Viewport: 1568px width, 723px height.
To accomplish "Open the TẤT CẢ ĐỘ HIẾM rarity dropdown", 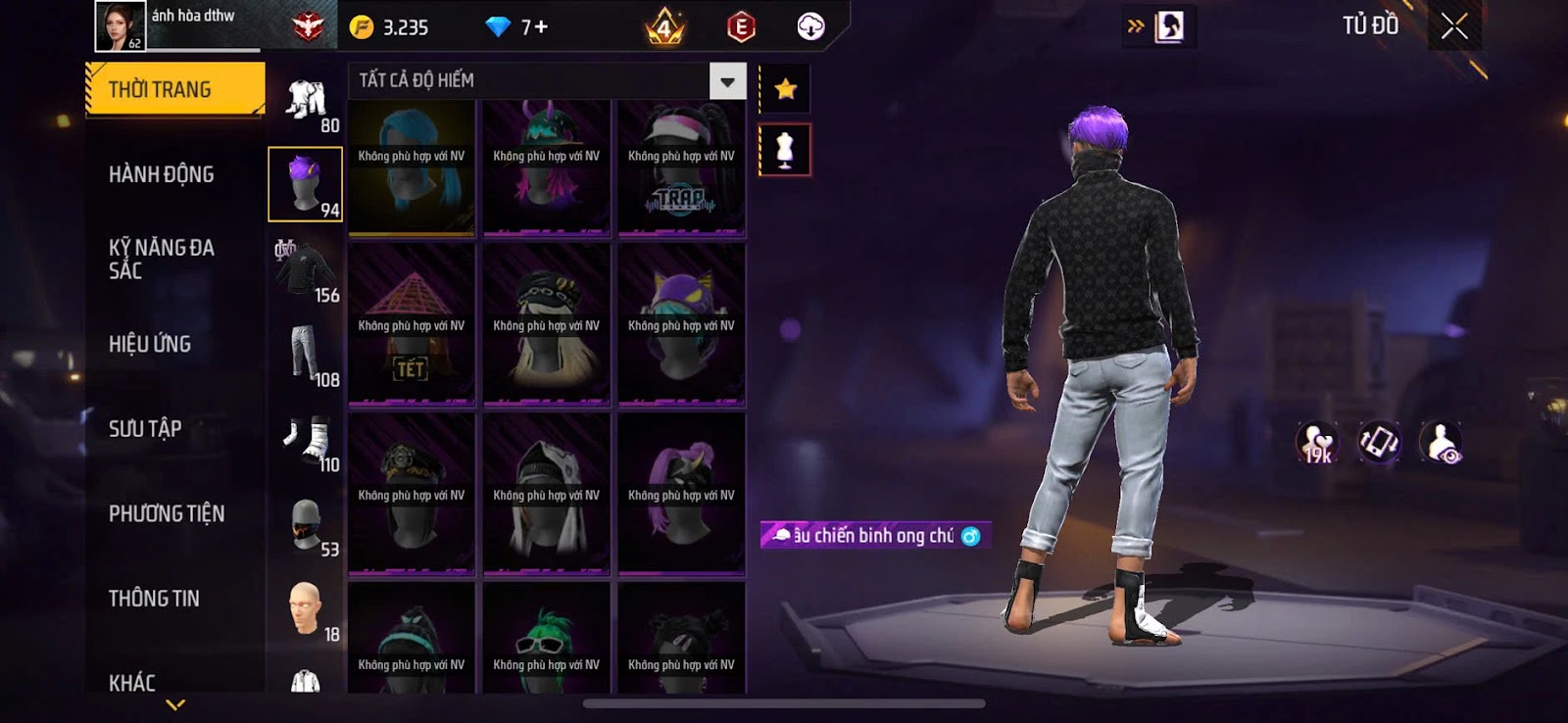I will 727,81.
